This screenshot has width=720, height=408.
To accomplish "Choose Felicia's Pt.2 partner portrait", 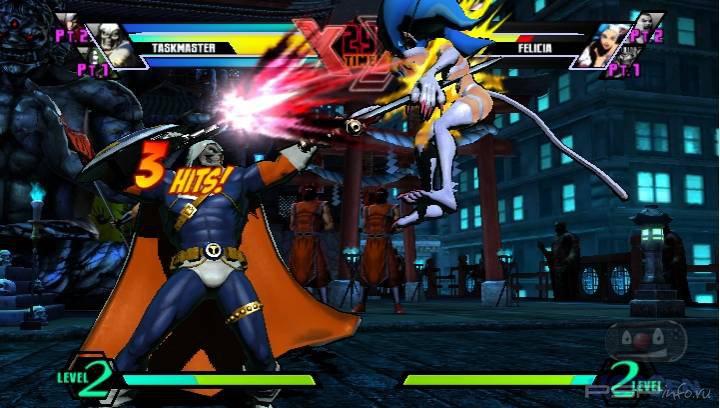I will tap(648, 24).
